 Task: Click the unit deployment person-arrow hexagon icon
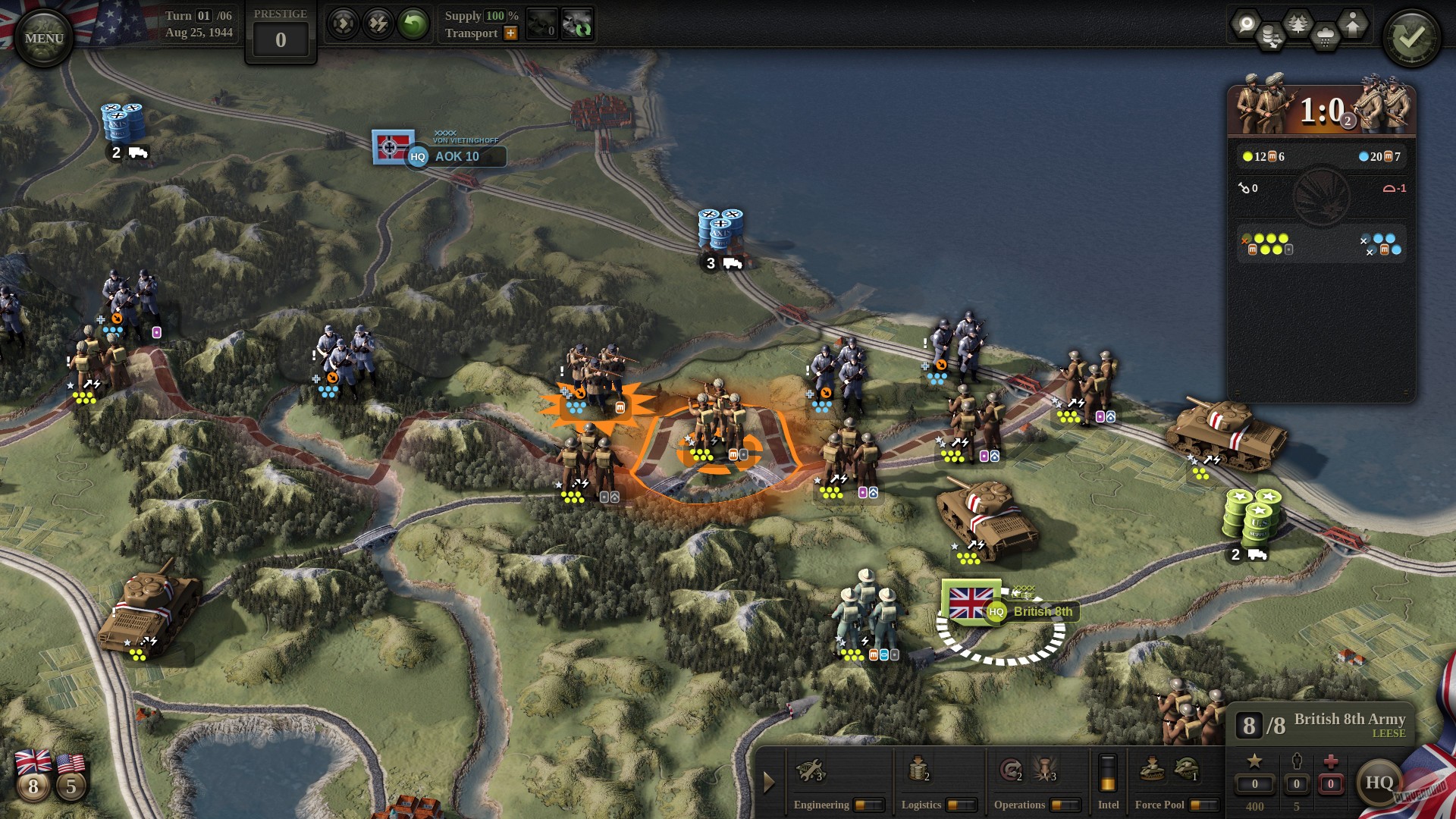(x=1354, y=24)
